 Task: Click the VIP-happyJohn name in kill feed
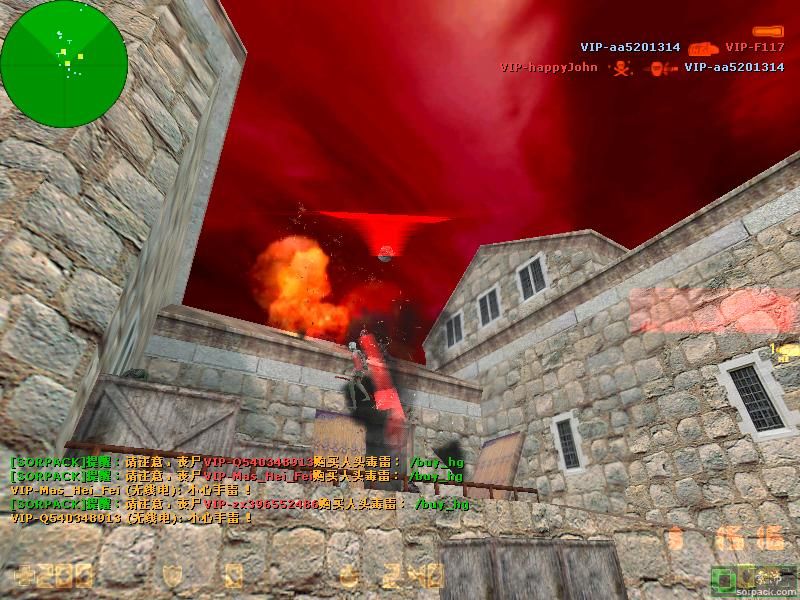point(548,68)
